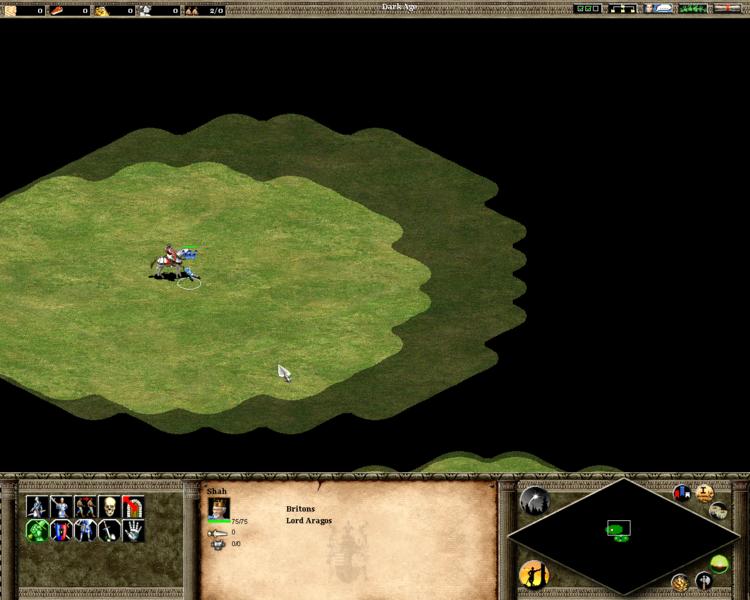
Task: Open the red and blue statistics button
Action: [682, 493]
